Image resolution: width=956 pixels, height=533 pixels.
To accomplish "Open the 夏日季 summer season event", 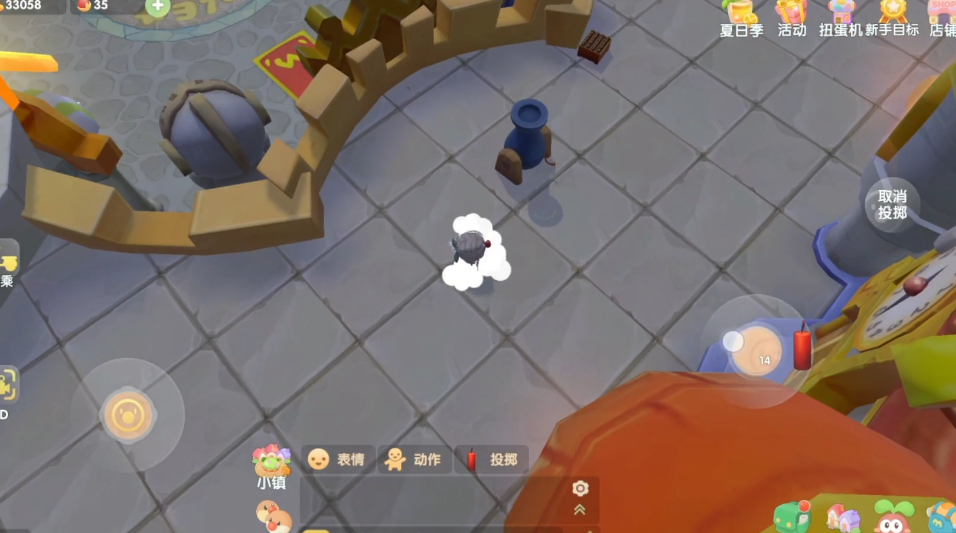I will (741, 17).
